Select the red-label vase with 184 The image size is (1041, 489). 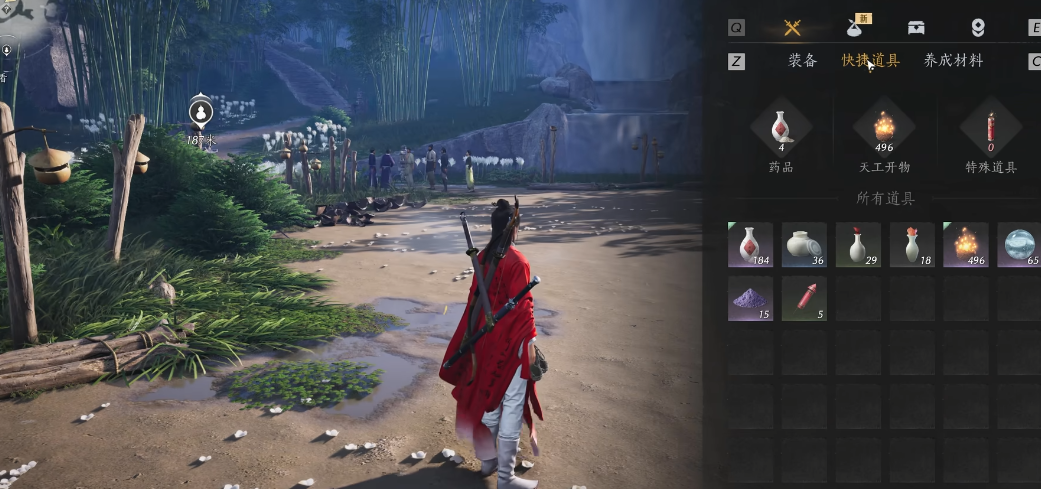pos(750,245)
